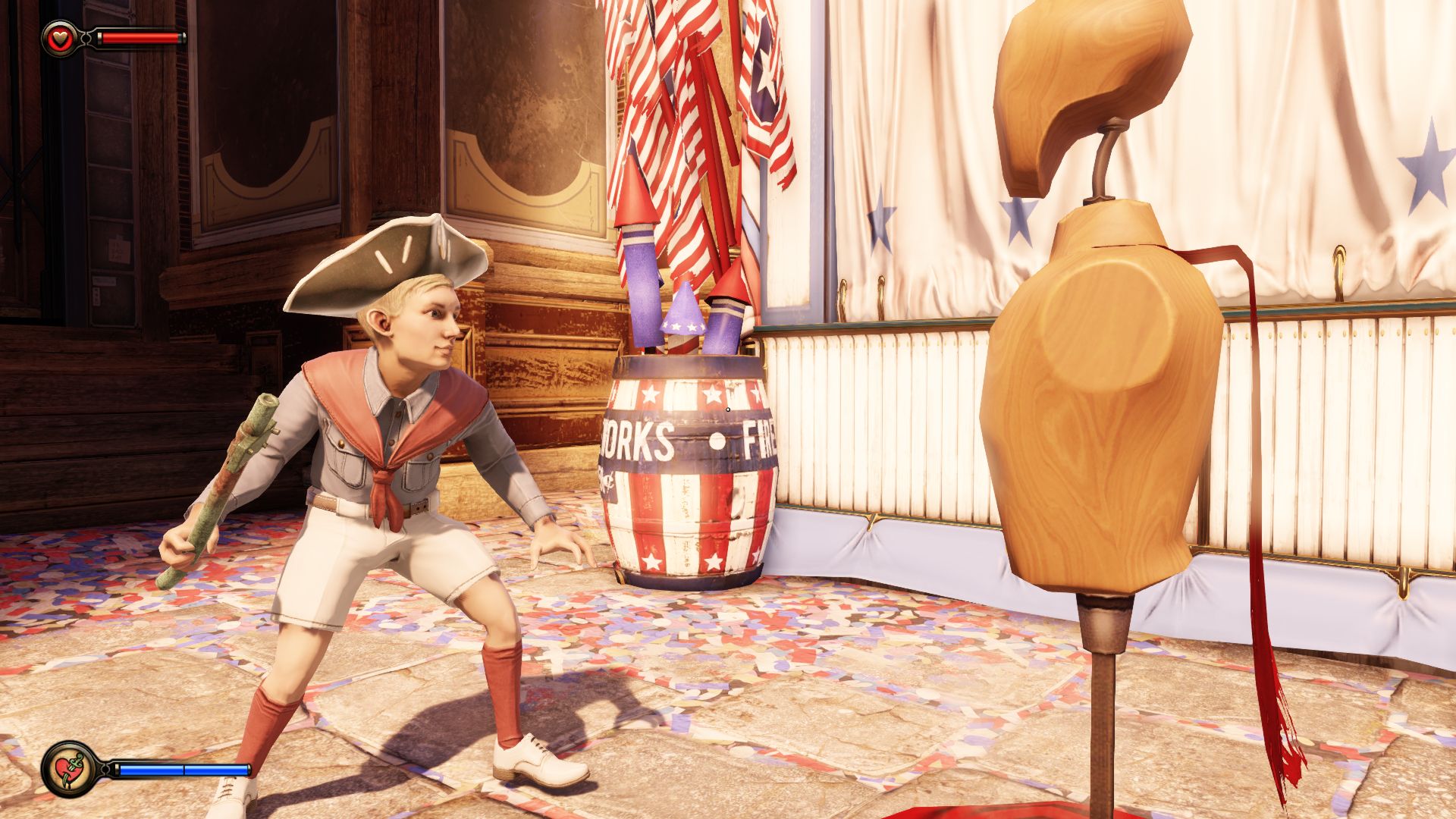This screenshot has width=1456, height=819.
Task: Click the heart health icon
Action: coord(58,38)
